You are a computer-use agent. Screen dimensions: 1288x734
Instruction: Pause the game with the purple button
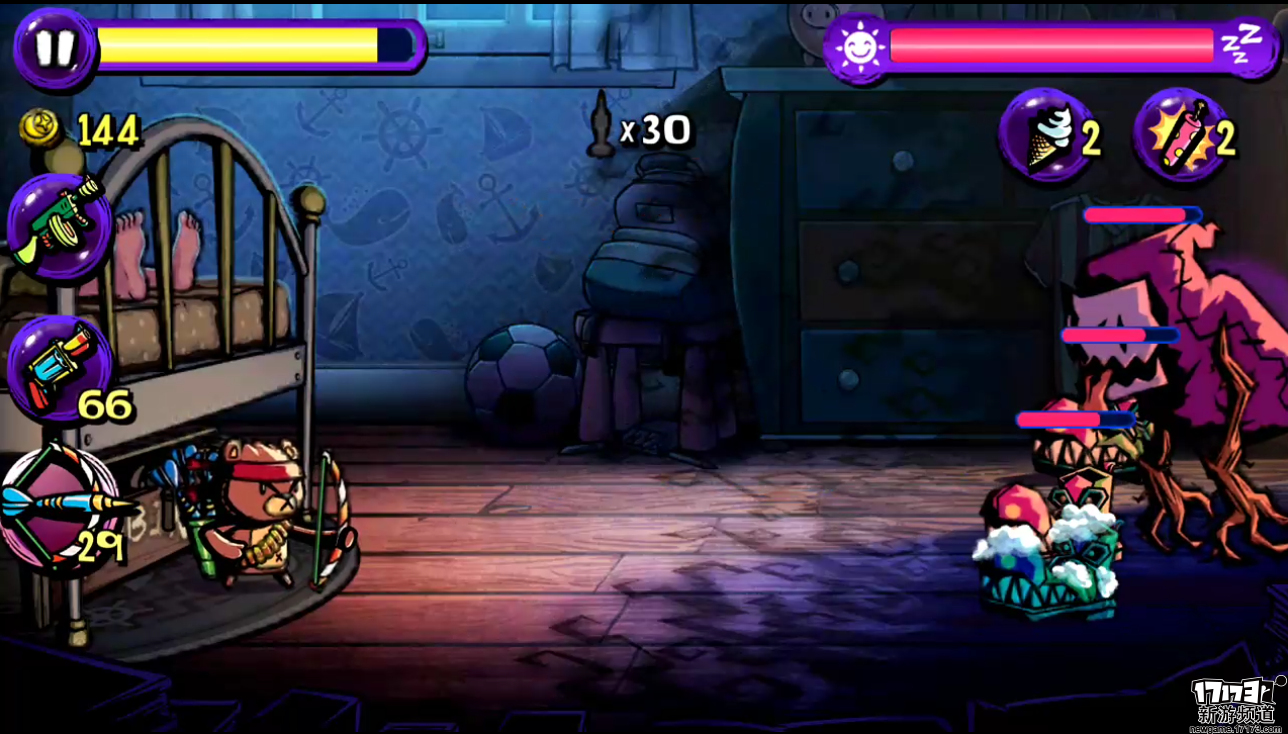[53, 48]
